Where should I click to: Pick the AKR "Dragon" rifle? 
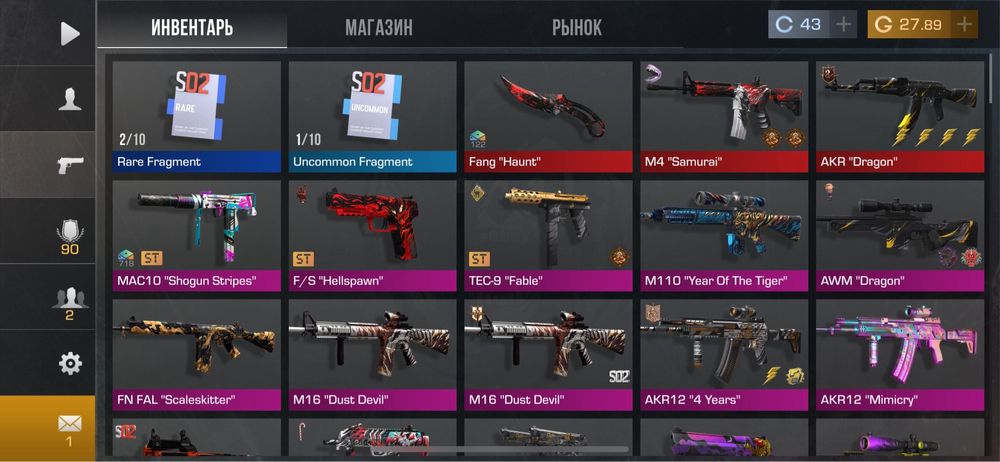[x=900, y=117]
